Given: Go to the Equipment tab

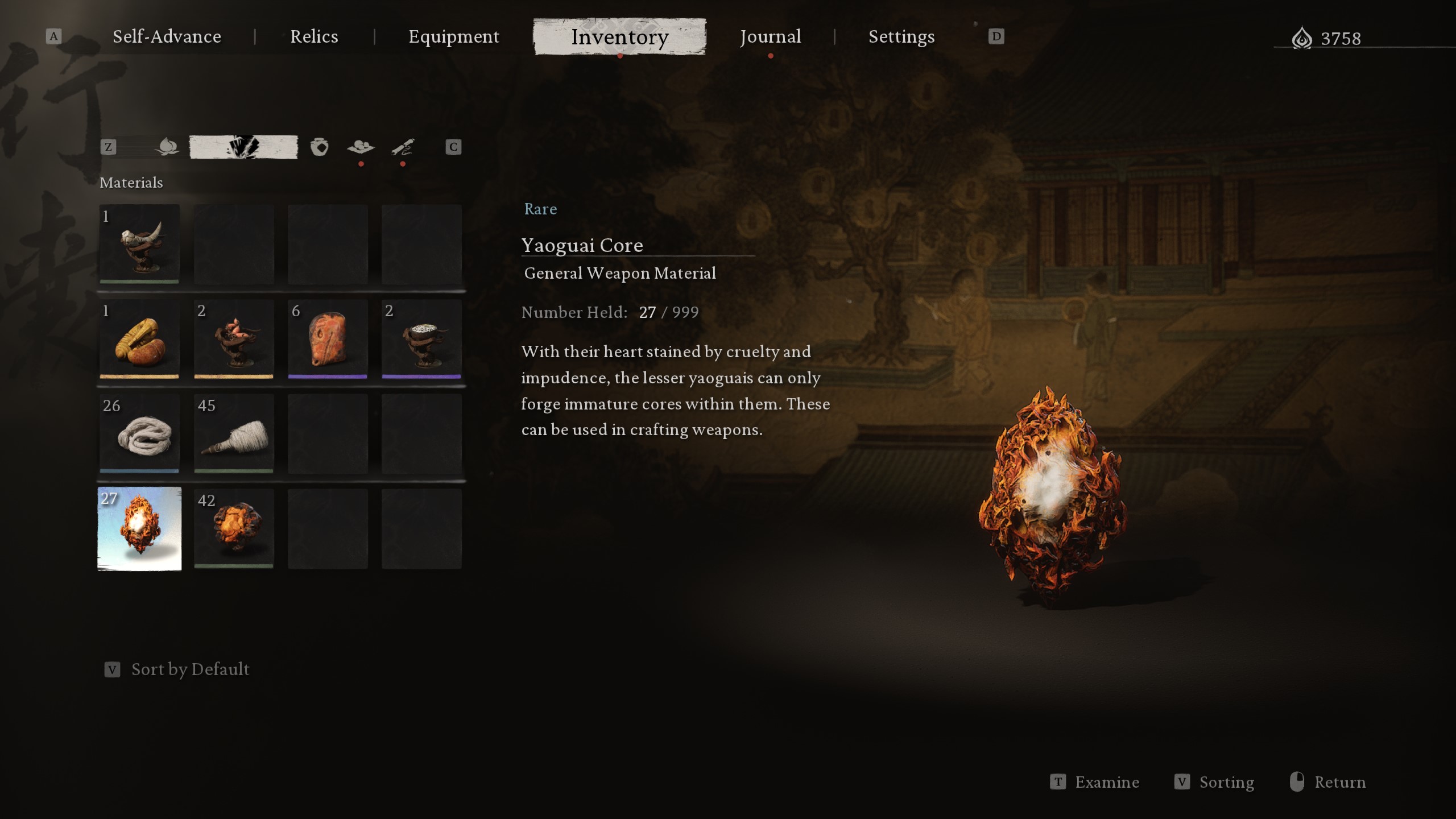Looking at the screenshot, I should [453, 37].
